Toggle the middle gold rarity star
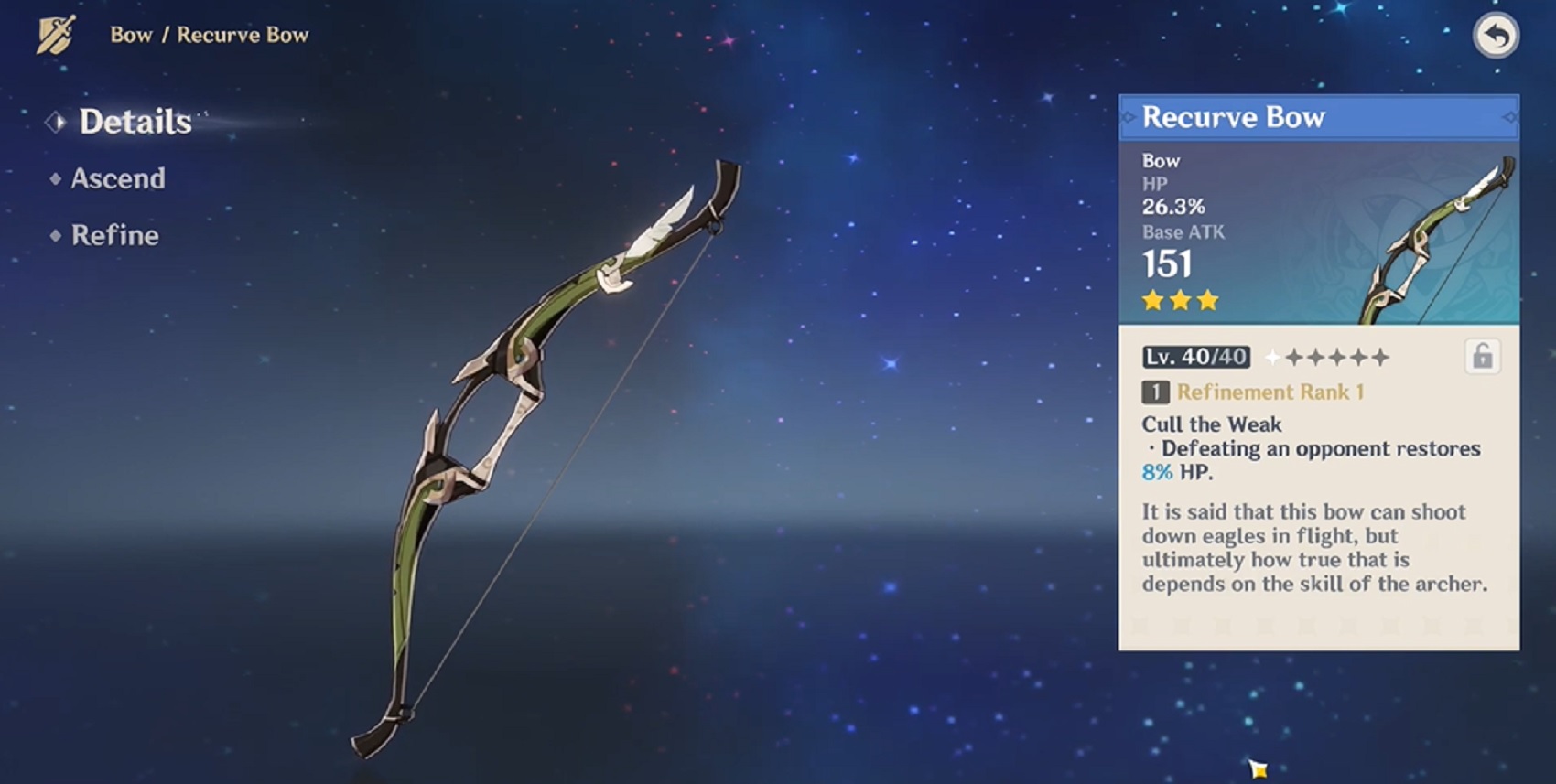 coord(1180,300)
